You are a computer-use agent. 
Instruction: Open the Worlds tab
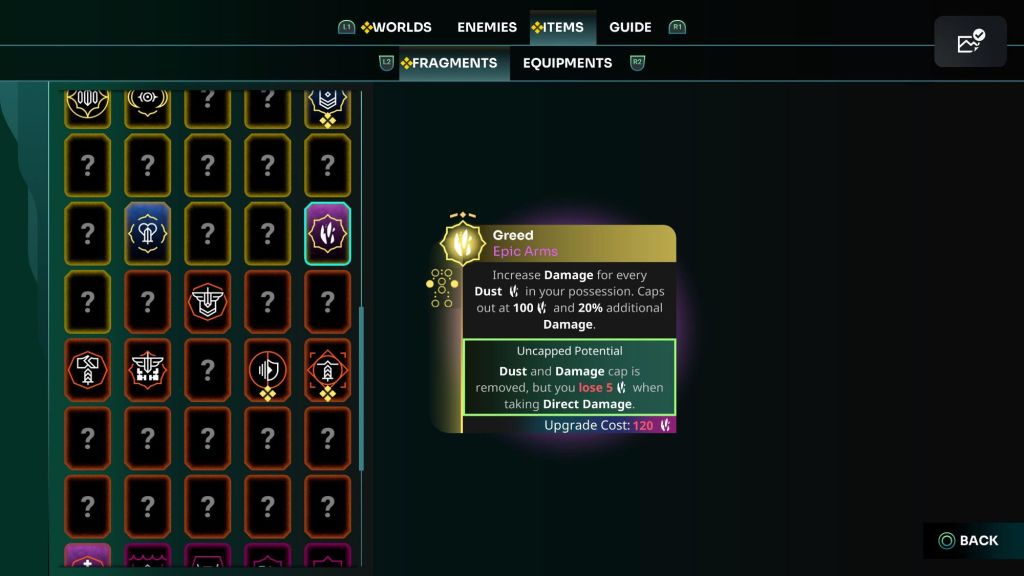point(397,27)
